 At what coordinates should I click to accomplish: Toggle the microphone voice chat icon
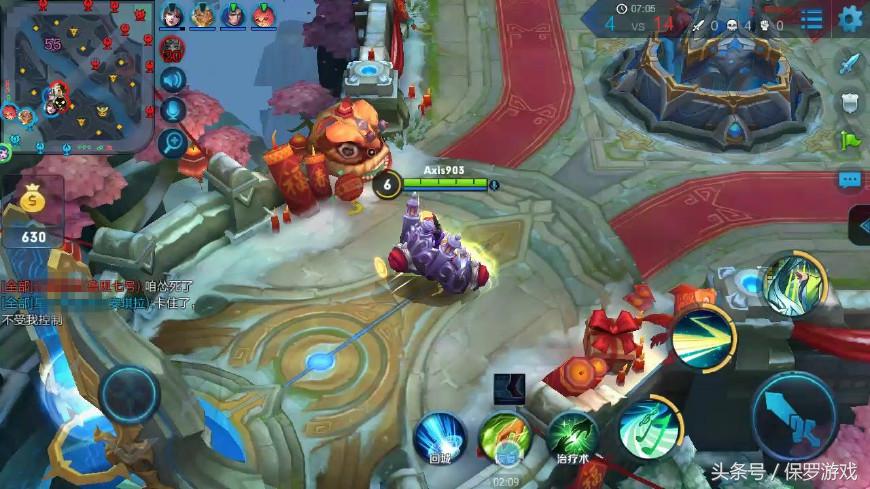(173, 111)
